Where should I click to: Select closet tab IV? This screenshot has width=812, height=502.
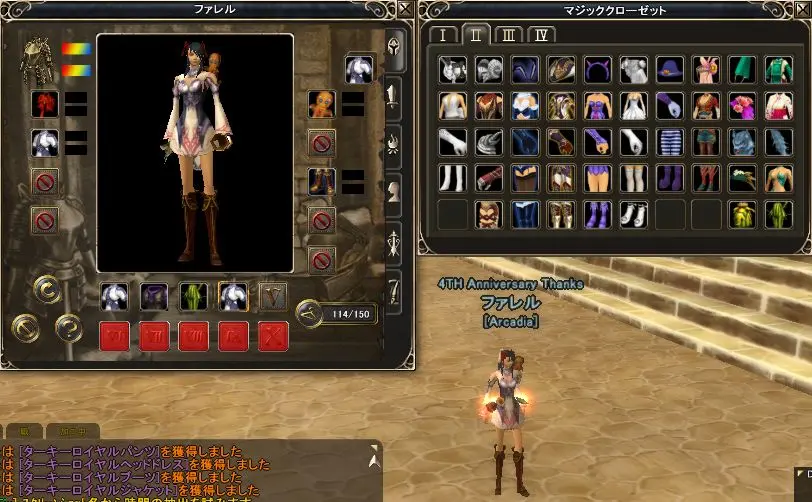541,35
